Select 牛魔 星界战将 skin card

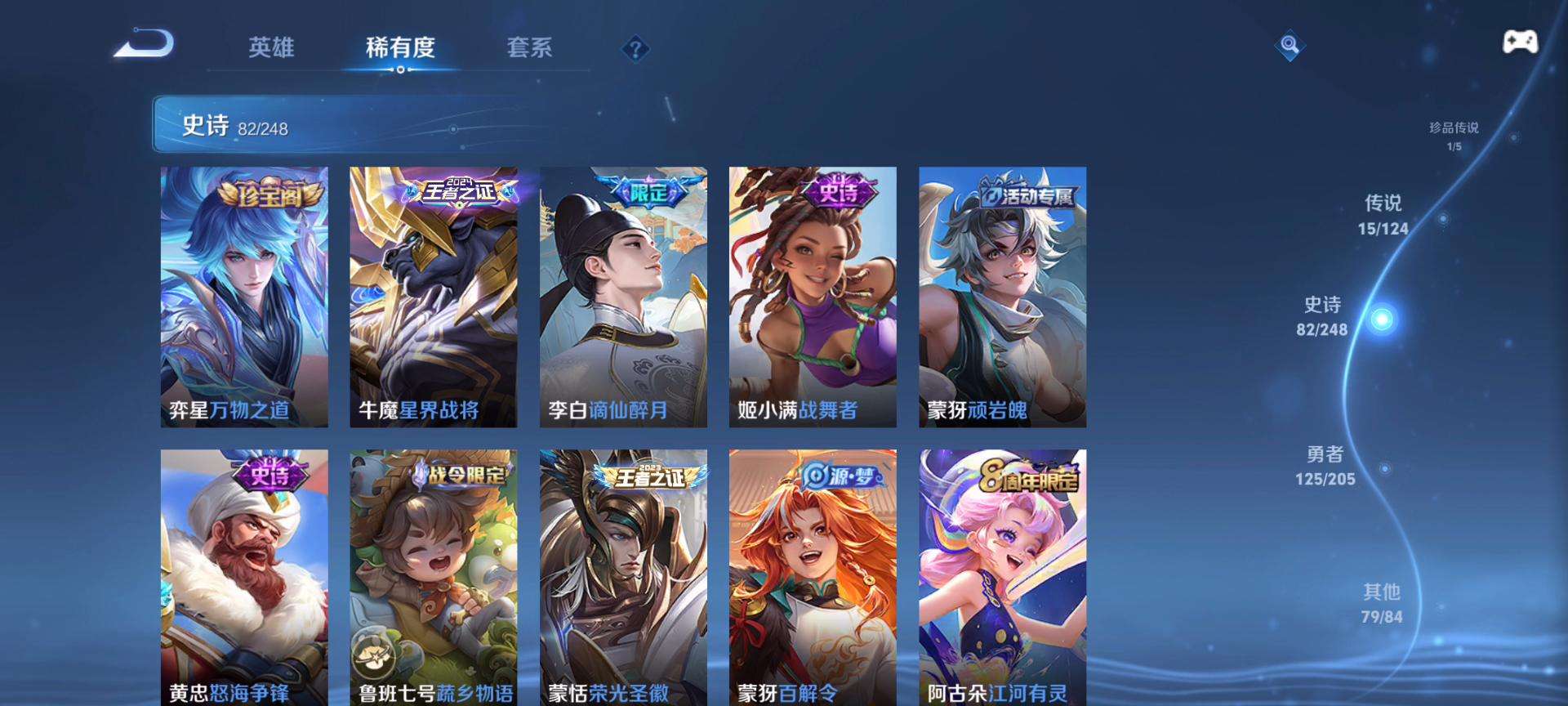point(434,297)
